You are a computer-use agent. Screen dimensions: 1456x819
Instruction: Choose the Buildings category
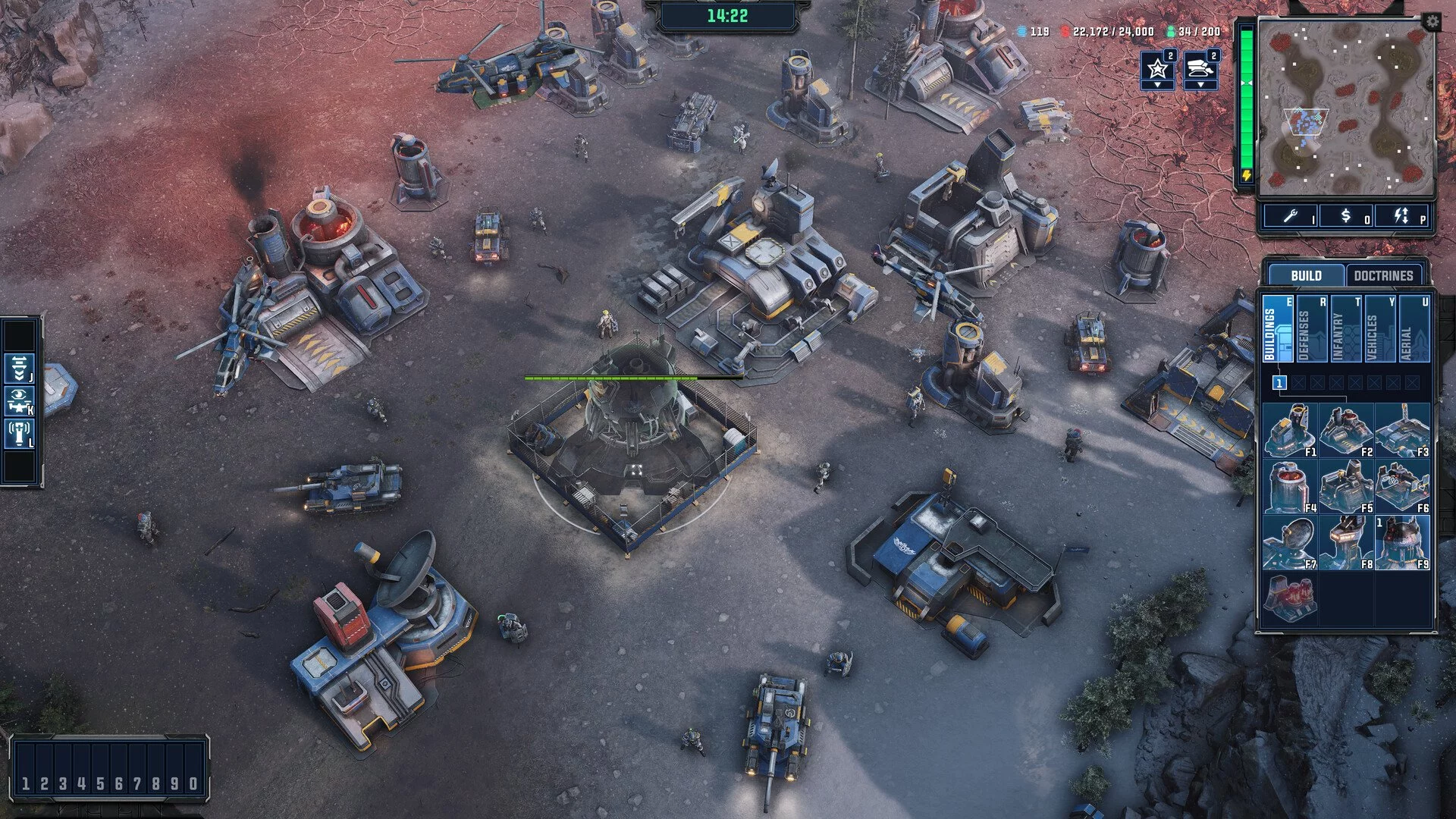1278,330
